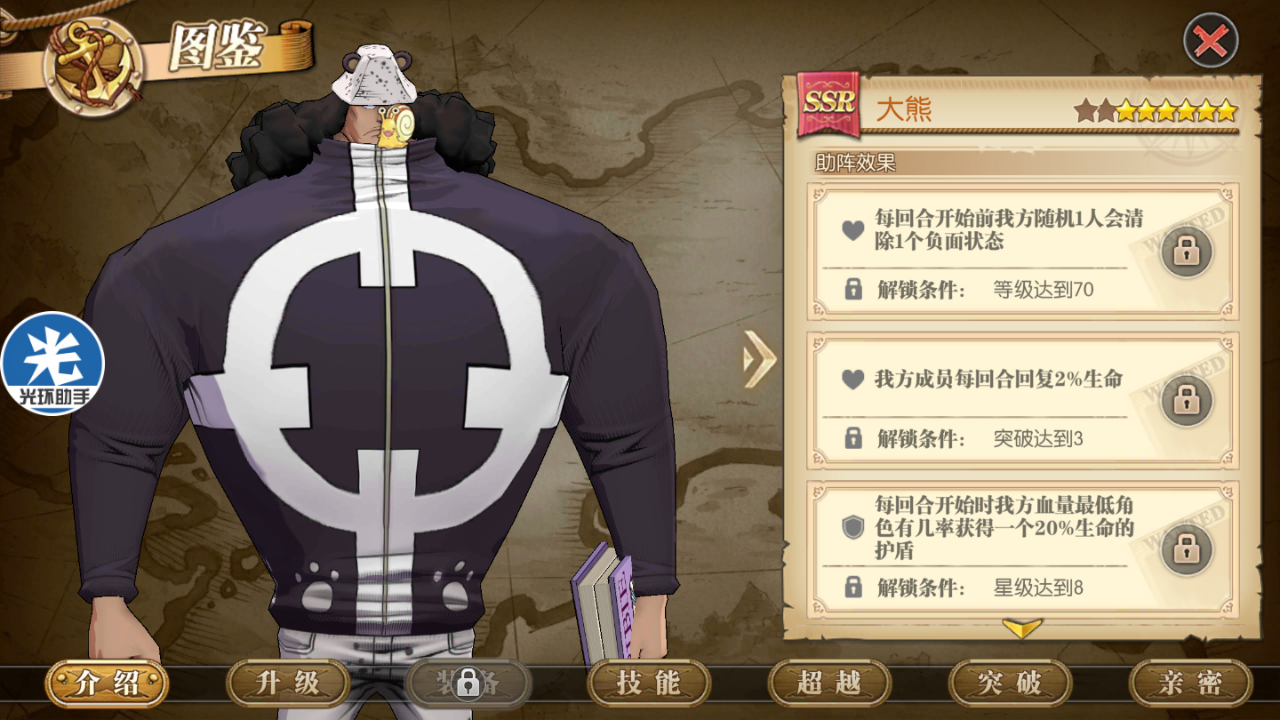Switch to the 介绍 tab

106,683
